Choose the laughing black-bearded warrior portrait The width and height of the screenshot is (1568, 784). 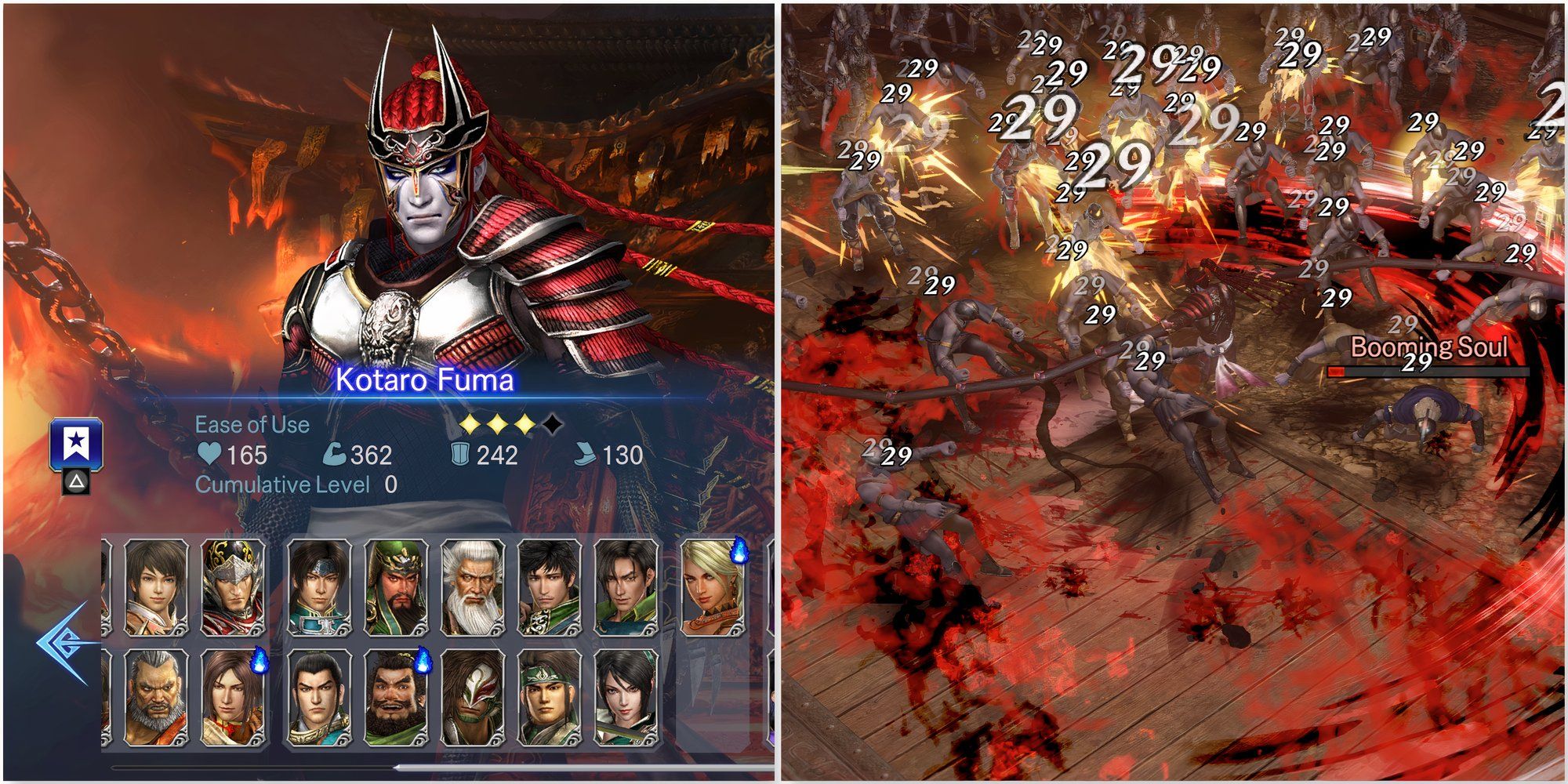(x=396, y=698)
